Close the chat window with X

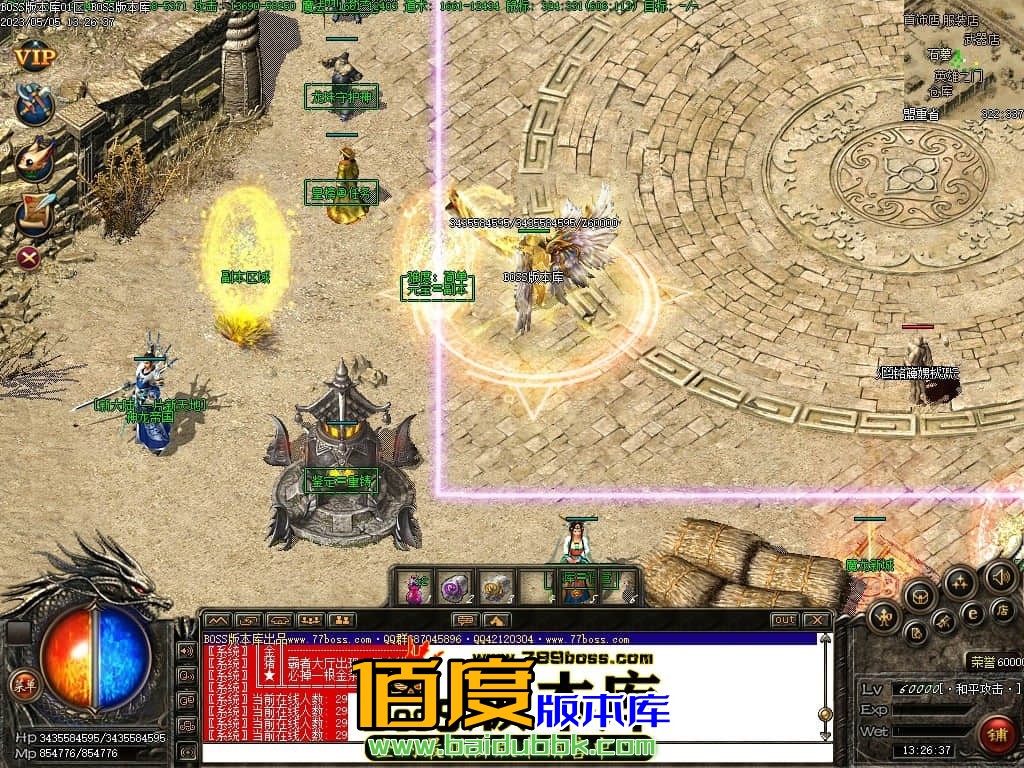(x=817, y=620)
